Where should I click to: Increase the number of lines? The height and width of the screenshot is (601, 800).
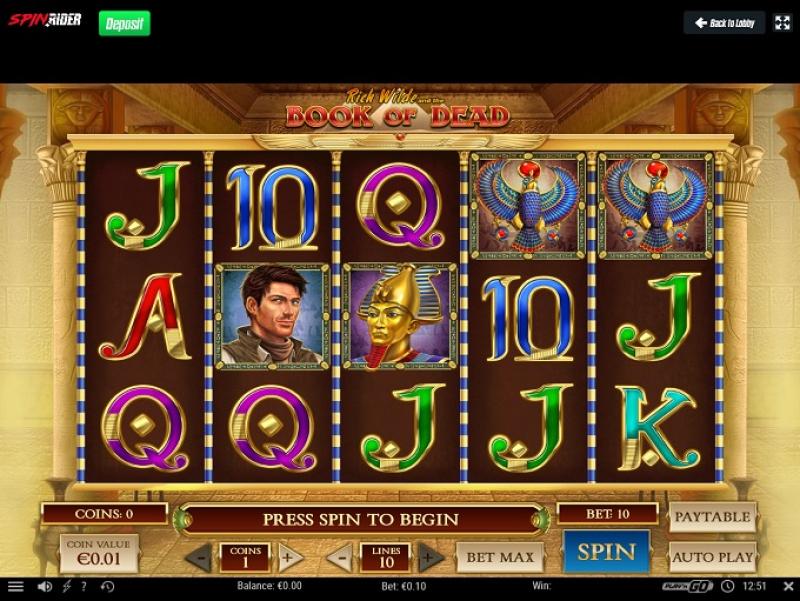click(431, 557)
